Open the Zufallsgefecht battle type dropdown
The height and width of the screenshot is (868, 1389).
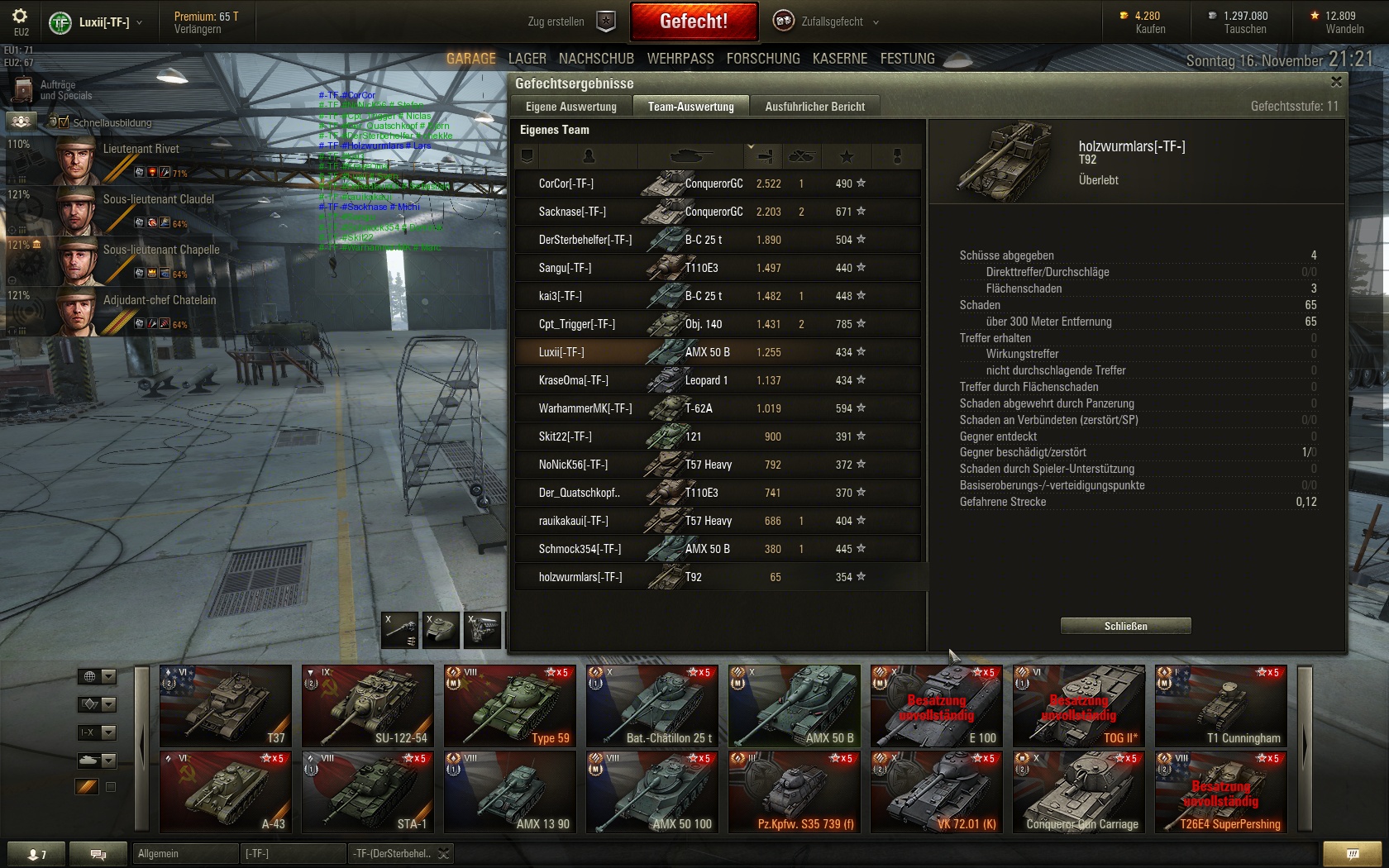(x=827, y=21)
